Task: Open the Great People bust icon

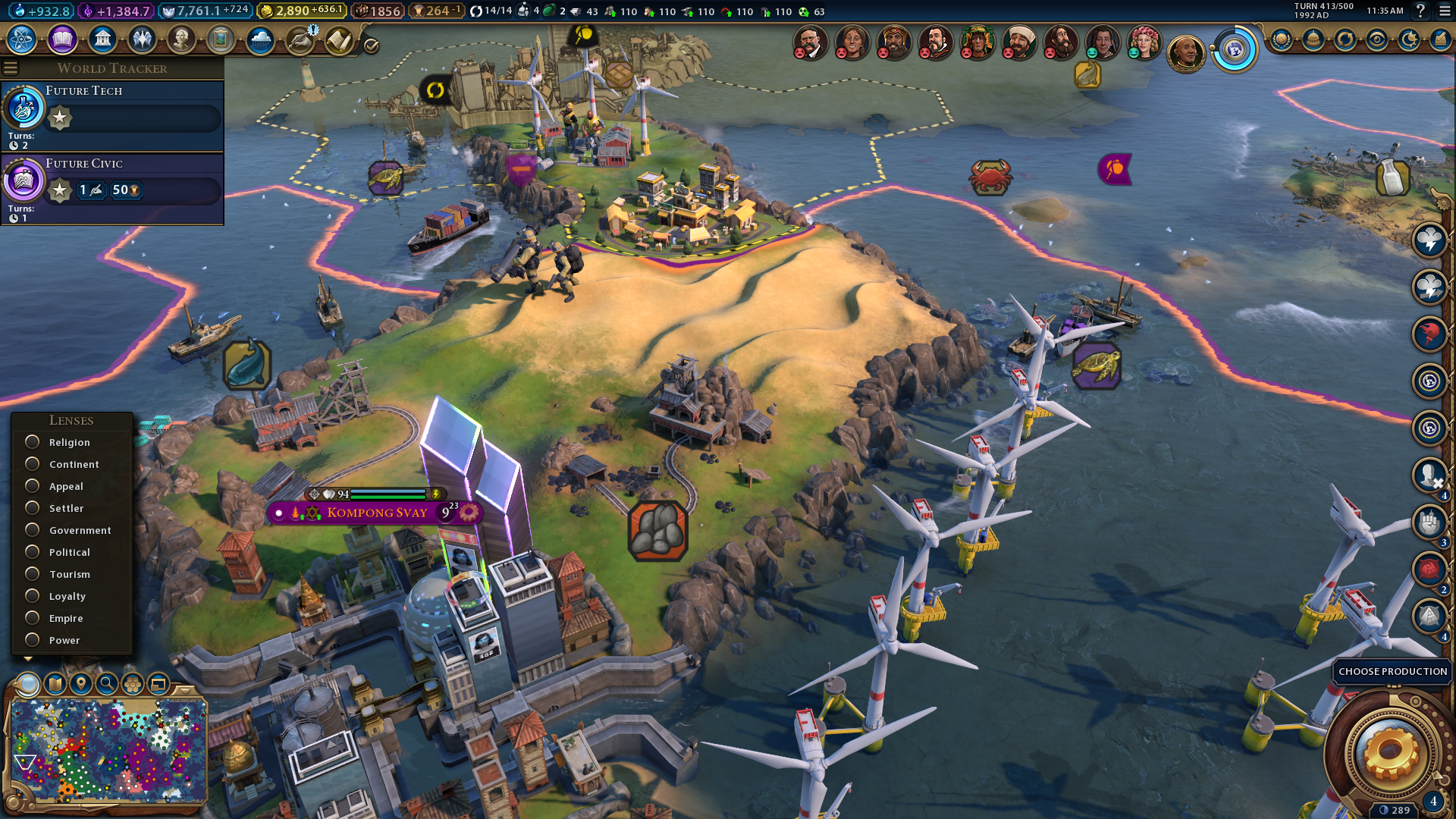Action: click(181, 39)
